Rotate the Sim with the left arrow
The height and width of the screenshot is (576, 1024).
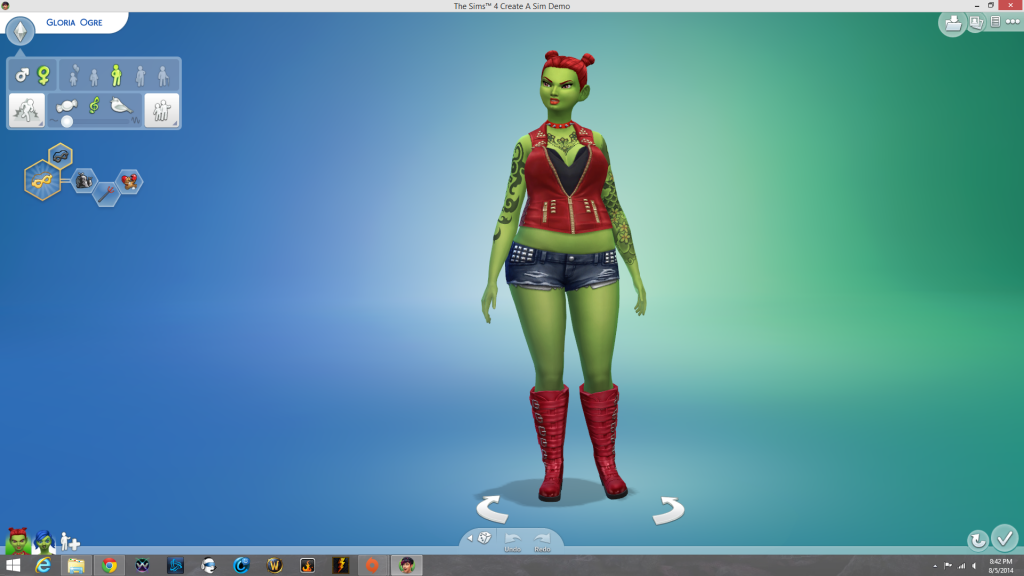(492, 509)
